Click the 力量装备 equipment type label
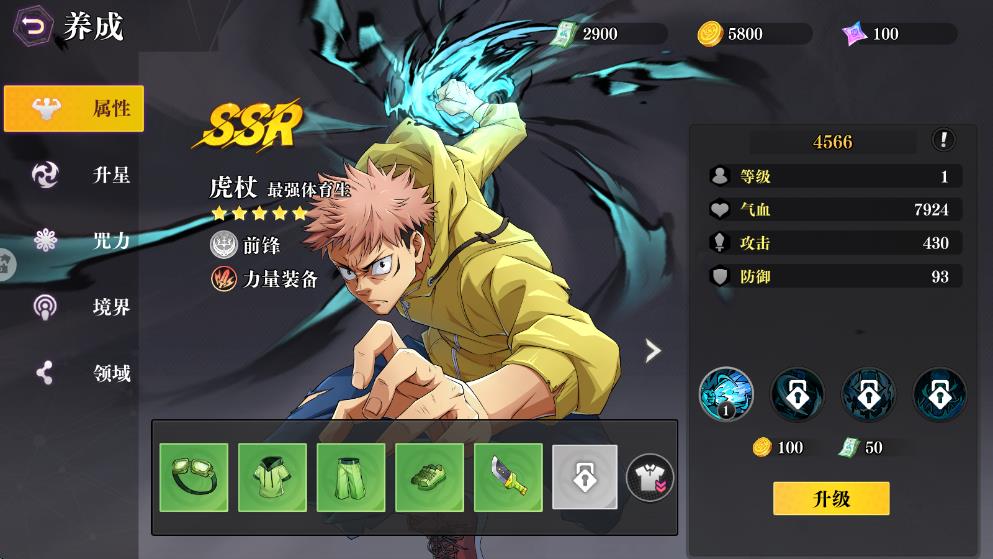This screenshot has height=559, width=993. [x=264, y=279]
